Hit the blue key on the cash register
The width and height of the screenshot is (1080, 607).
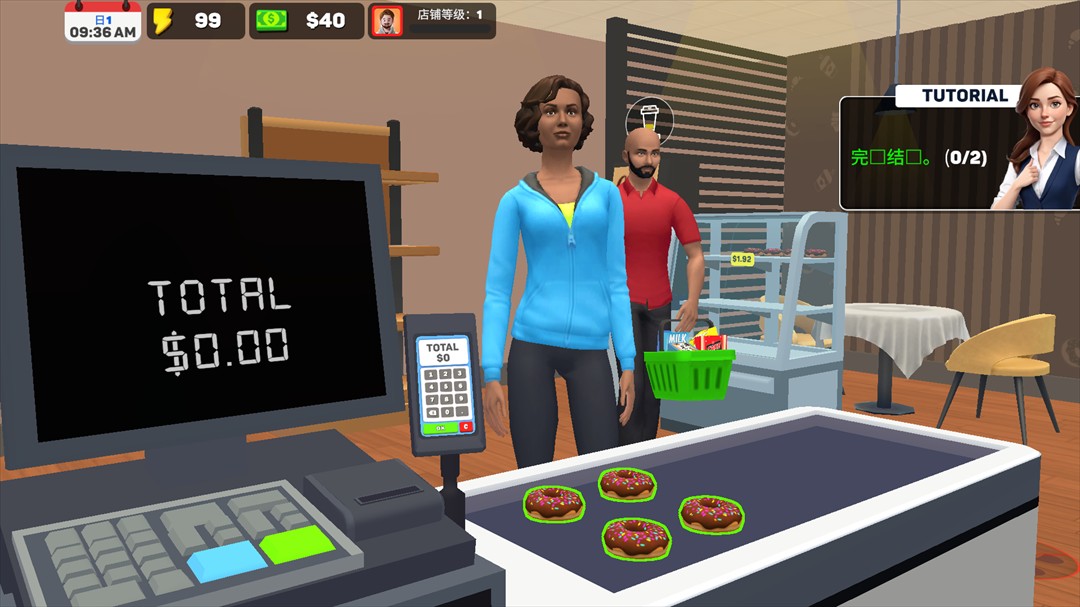coord(226,562)
